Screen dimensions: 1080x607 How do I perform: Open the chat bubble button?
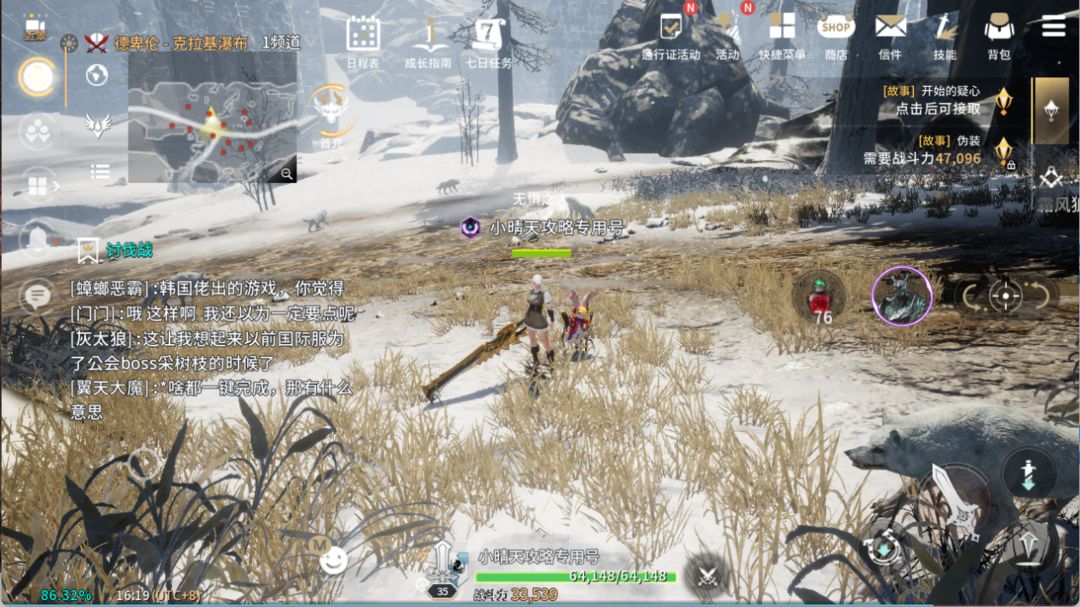(38, 295)
